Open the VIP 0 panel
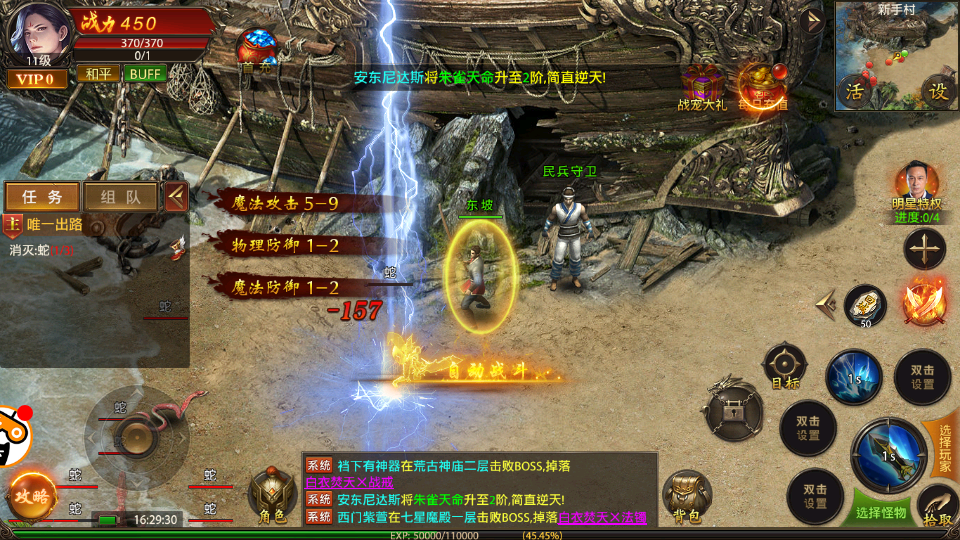The image size is (960, 540). coord(38,78)
